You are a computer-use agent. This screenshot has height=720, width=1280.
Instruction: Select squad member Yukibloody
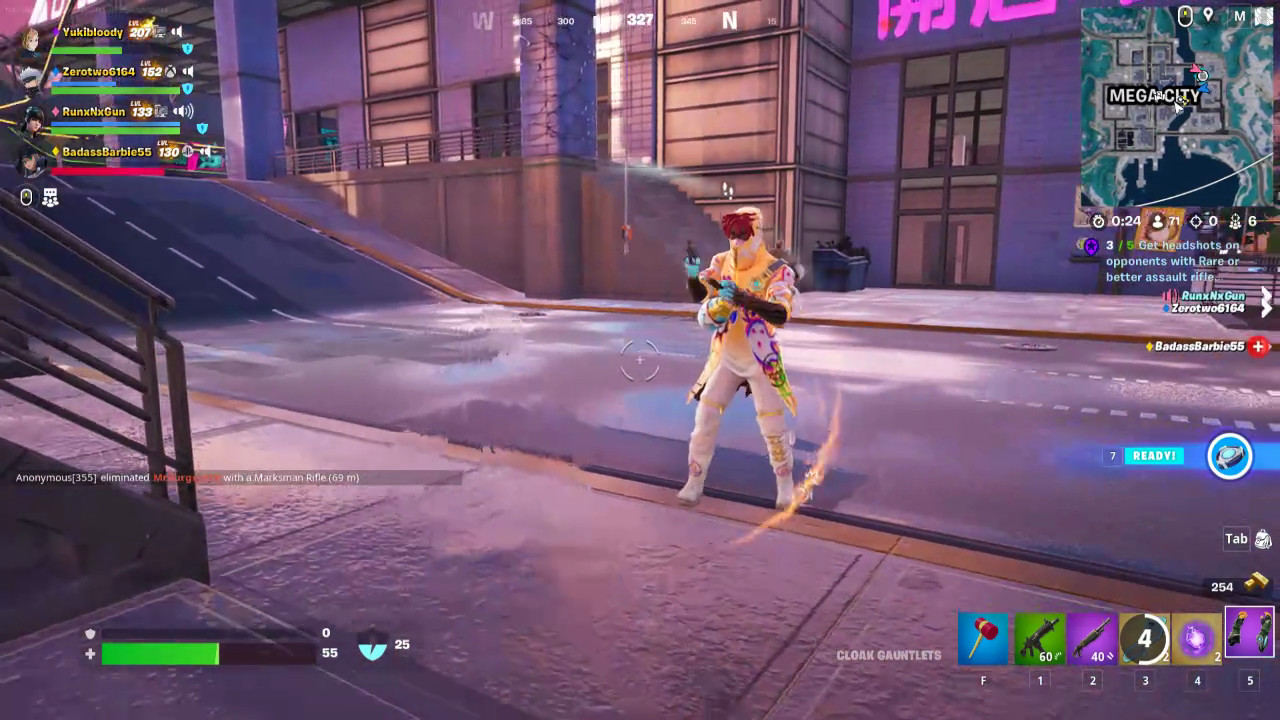(x=92, y=32)
